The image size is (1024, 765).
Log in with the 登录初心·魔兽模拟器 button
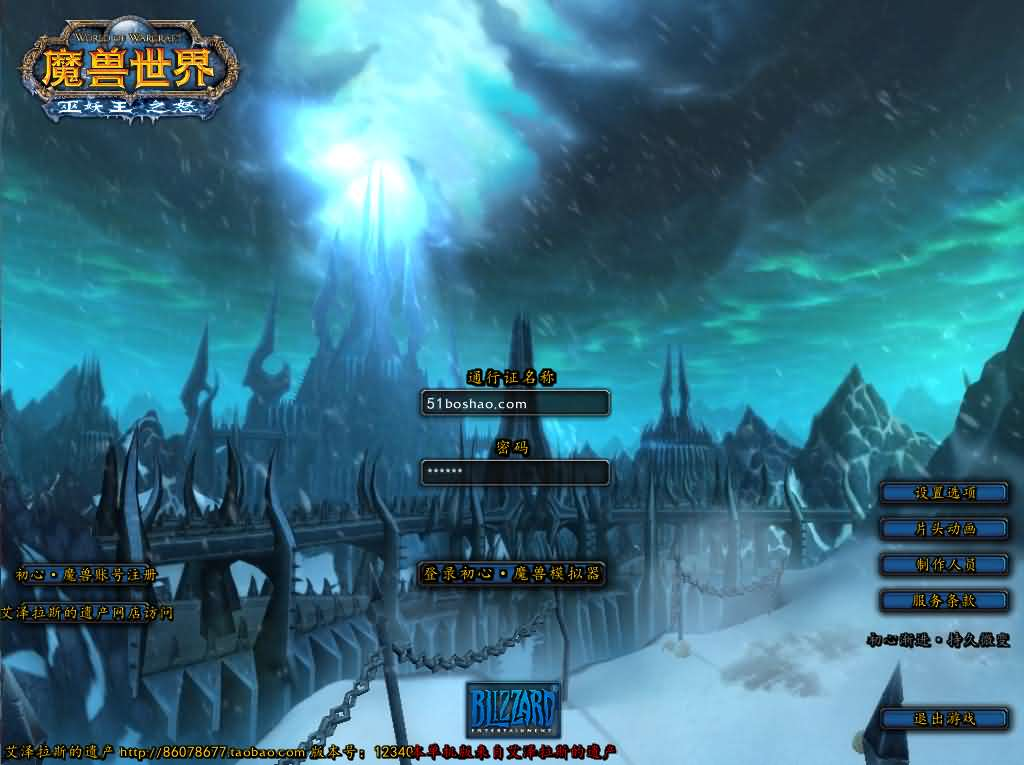click(x=511, y=574)
